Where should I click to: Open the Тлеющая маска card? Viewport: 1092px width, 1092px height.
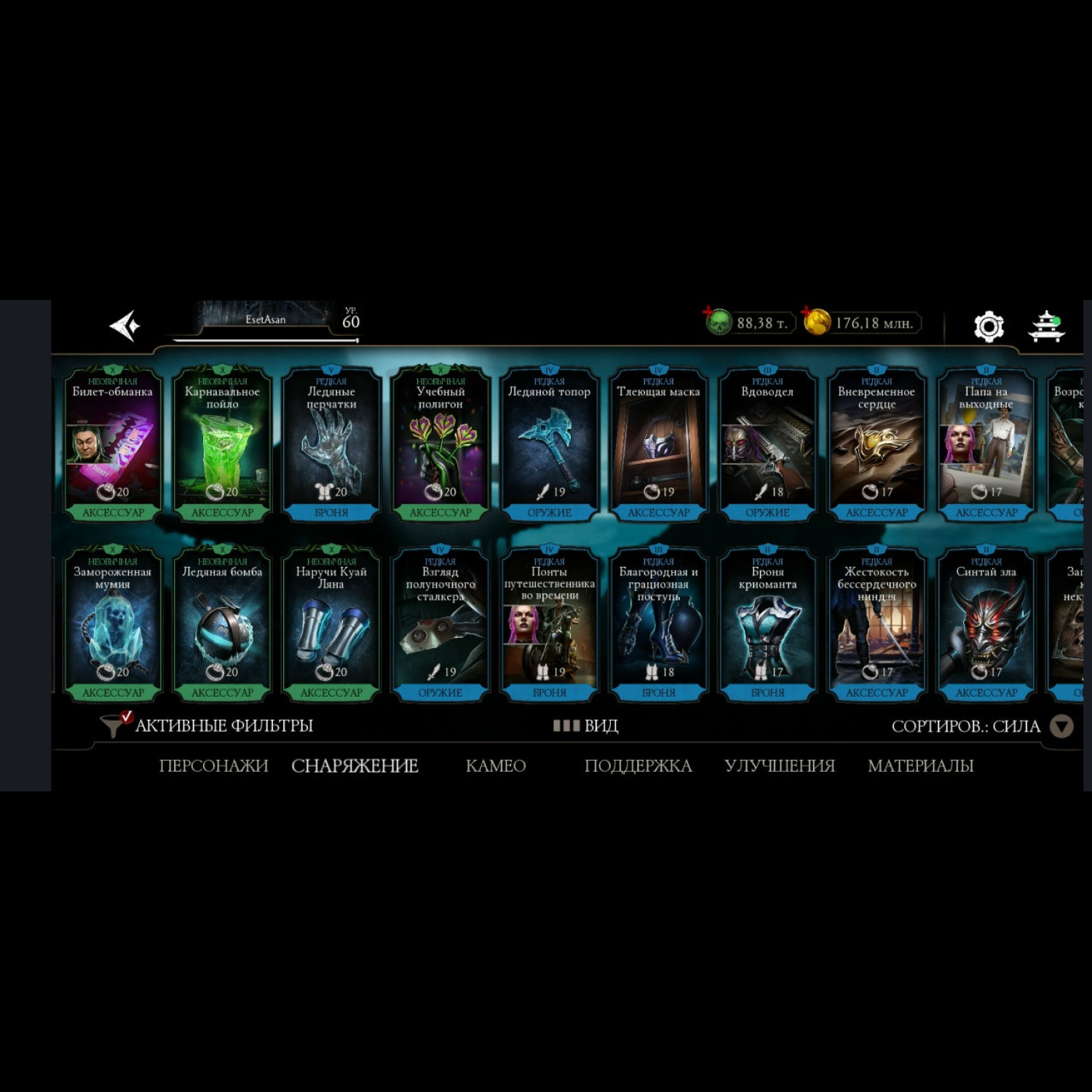[659, 444]
